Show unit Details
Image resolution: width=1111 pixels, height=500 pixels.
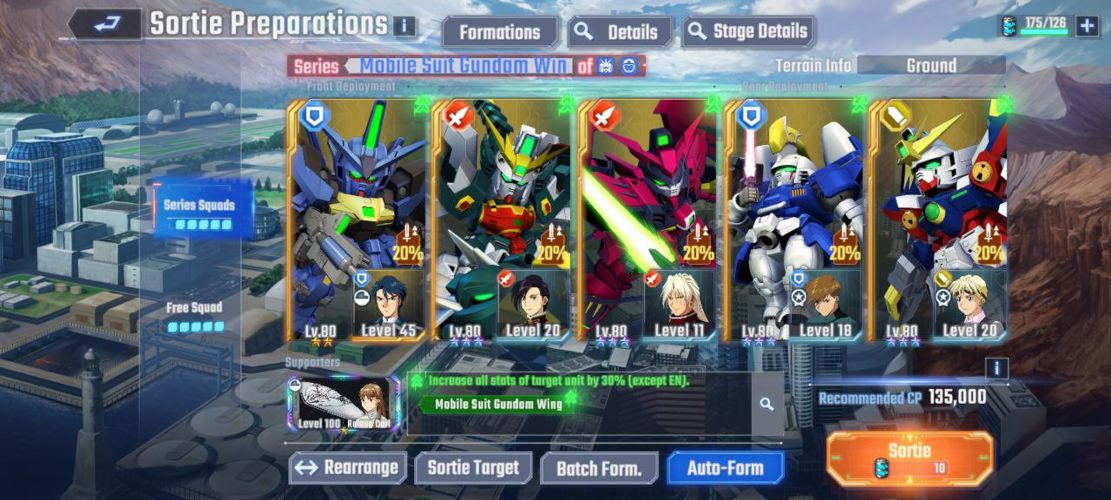[x=621, y=32]
